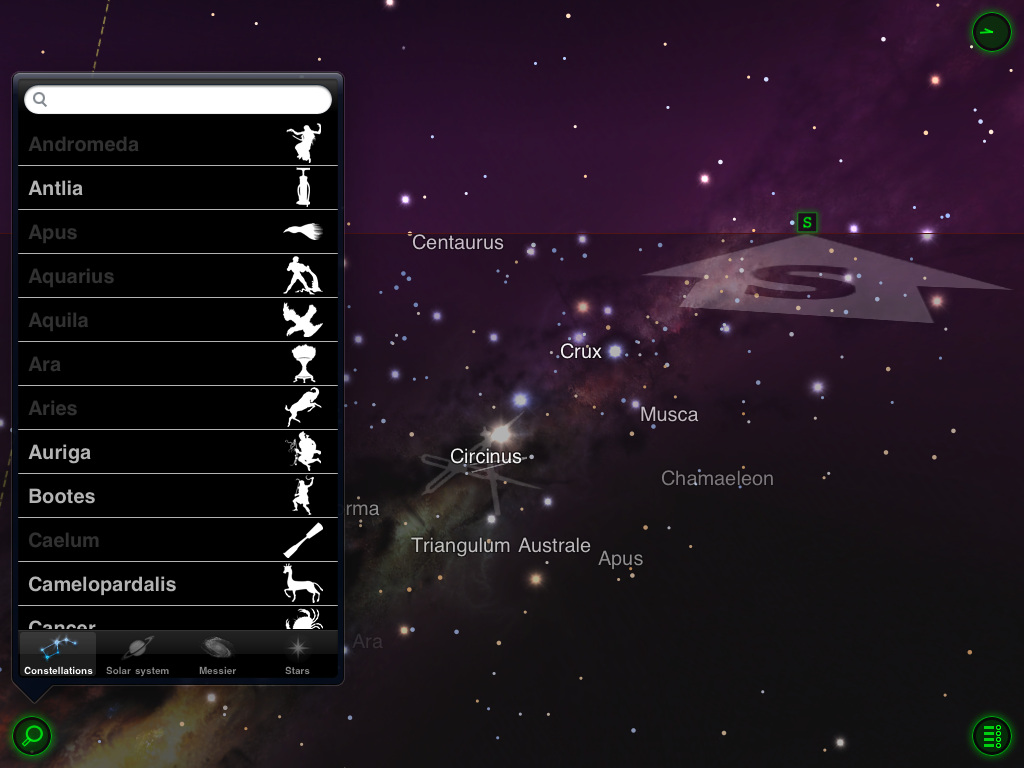The image size is (1024, 768).
Task: Open the Messier tab
Action: coord(217,655)
